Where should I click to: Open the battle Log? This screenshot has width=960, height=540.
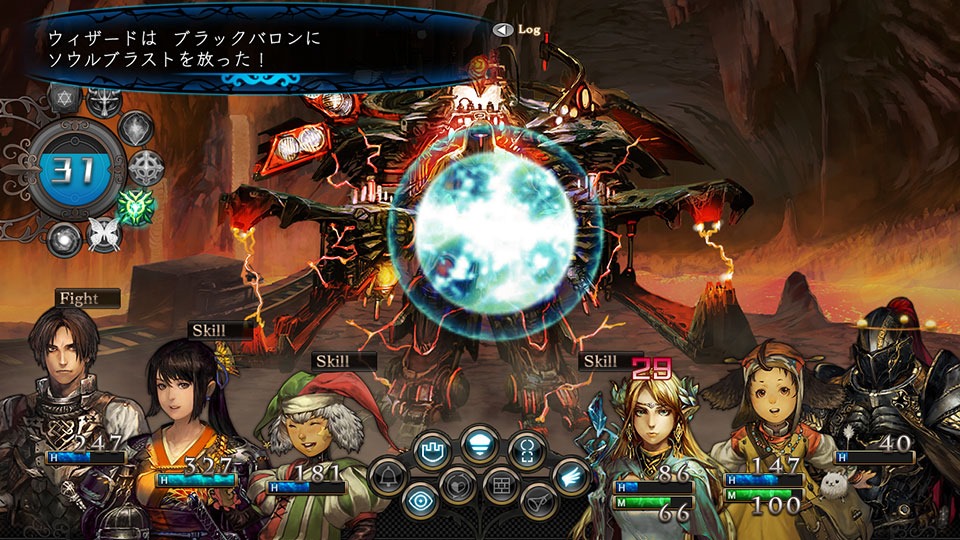[x=518, y=30]
